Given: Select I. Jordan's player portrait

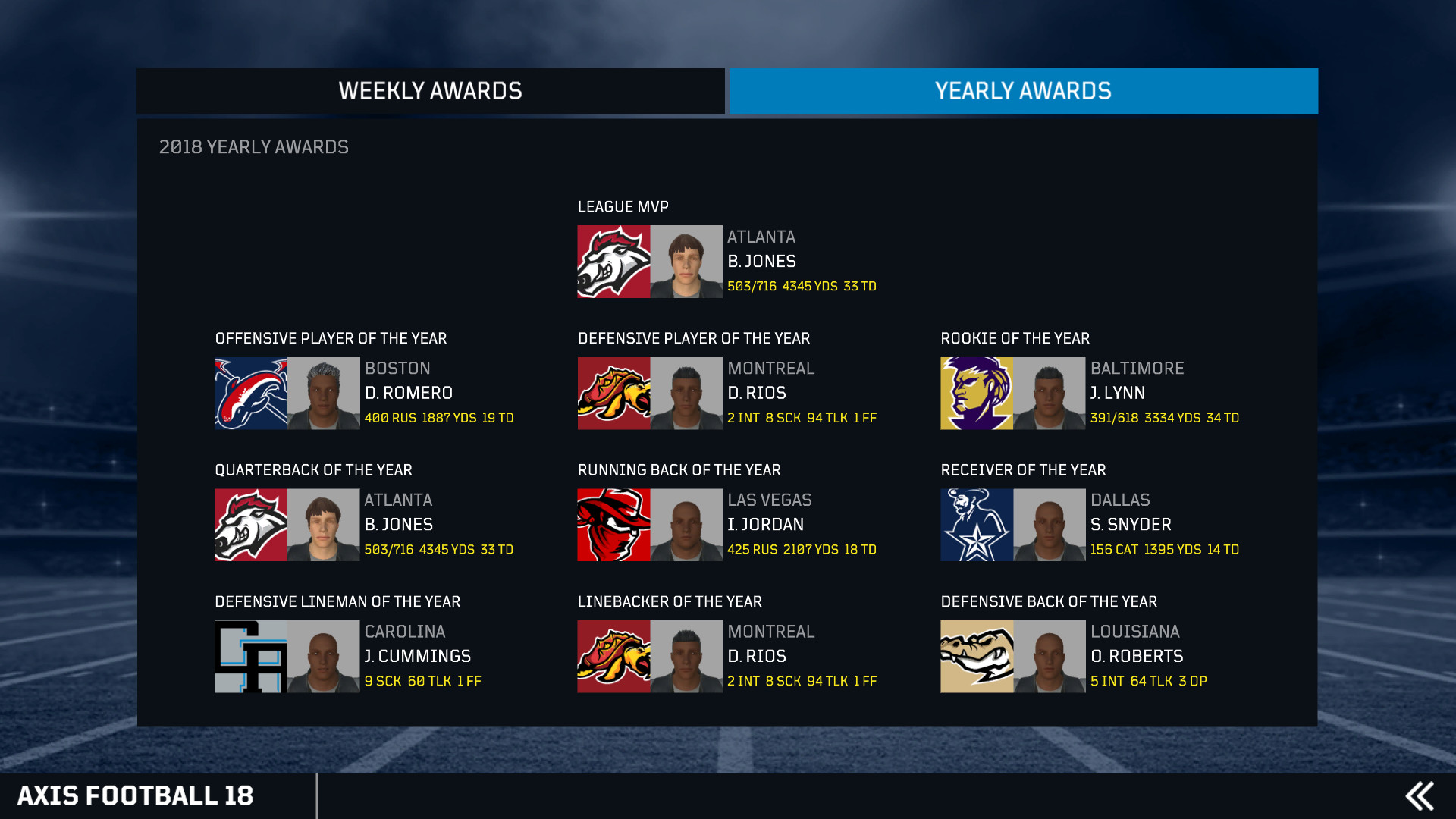Looking at the screenshot, I should click(686, 525).
